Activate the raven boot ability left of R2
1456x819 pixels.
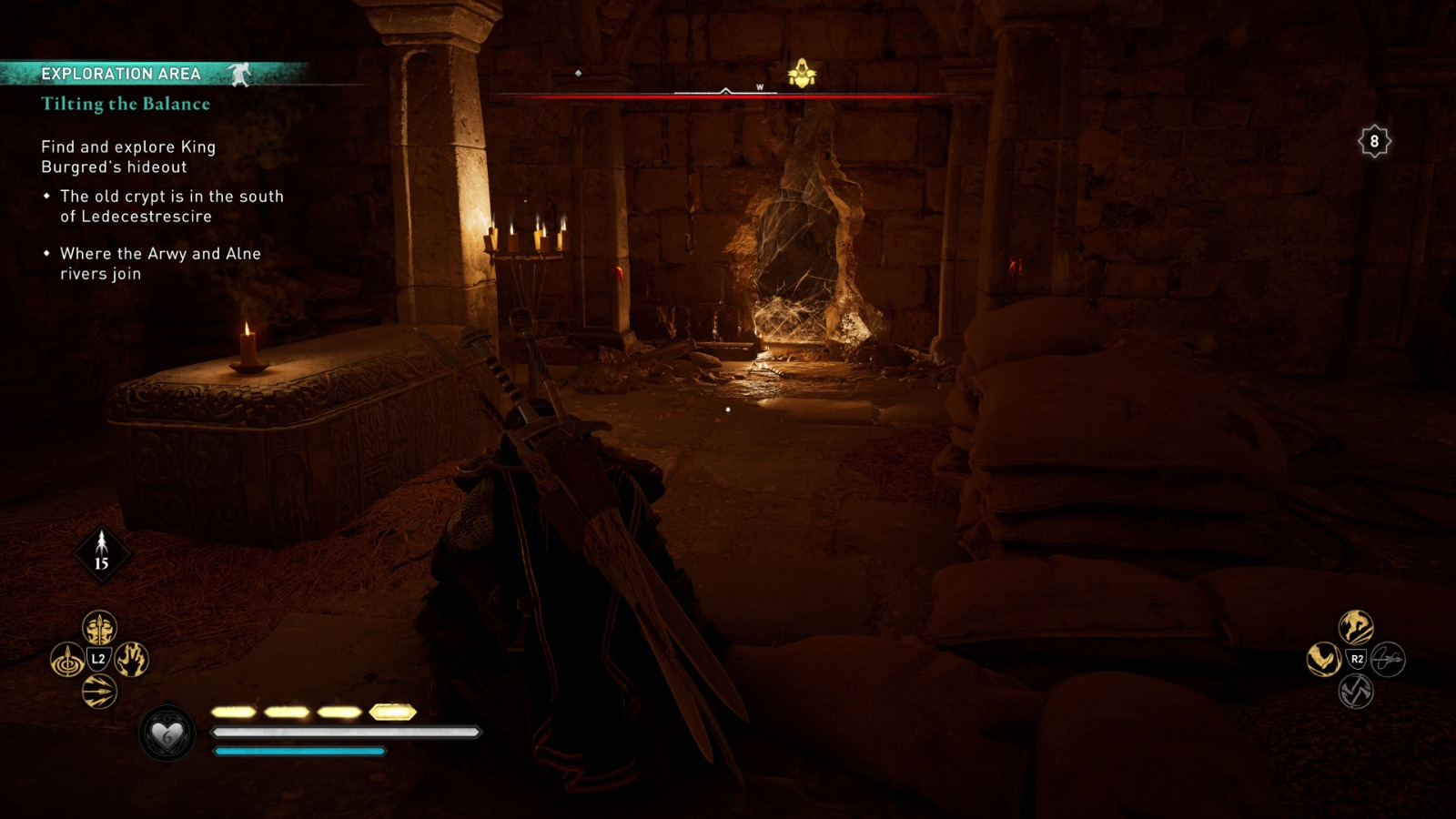[1324, 660]
